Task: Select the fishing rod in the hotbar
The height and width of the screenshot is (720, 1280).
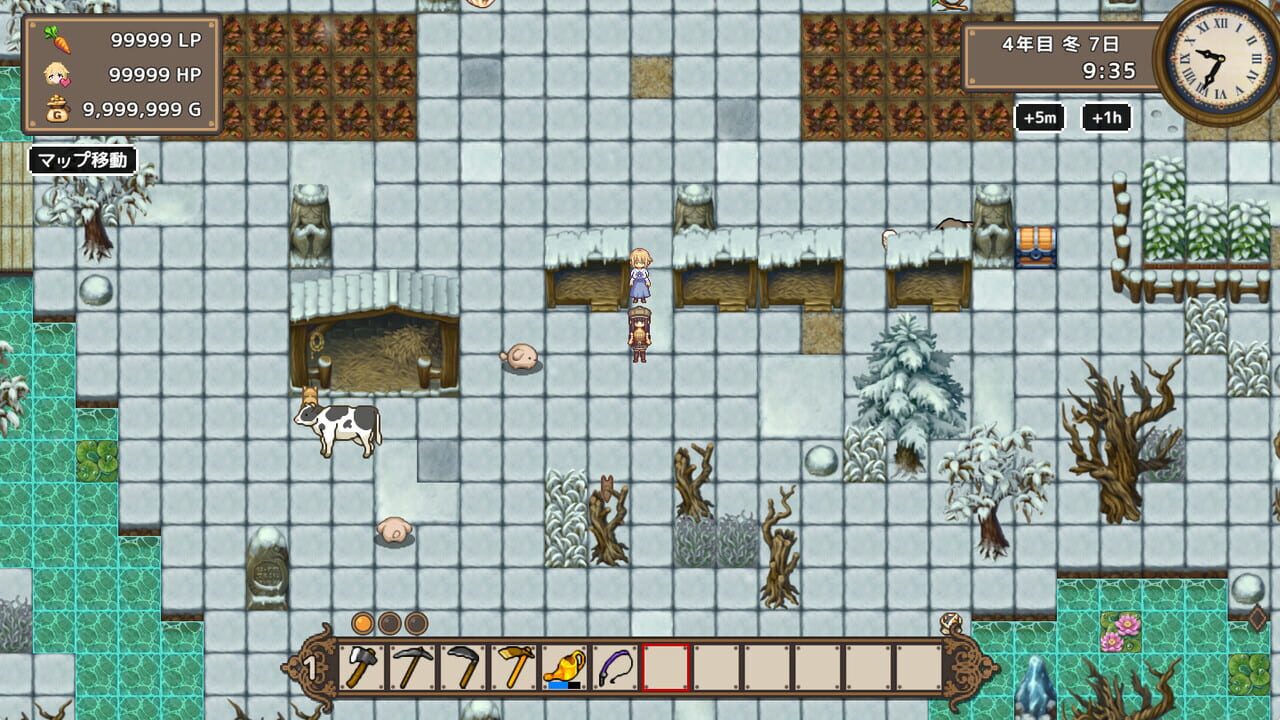Action: click(x=613, y=665)
